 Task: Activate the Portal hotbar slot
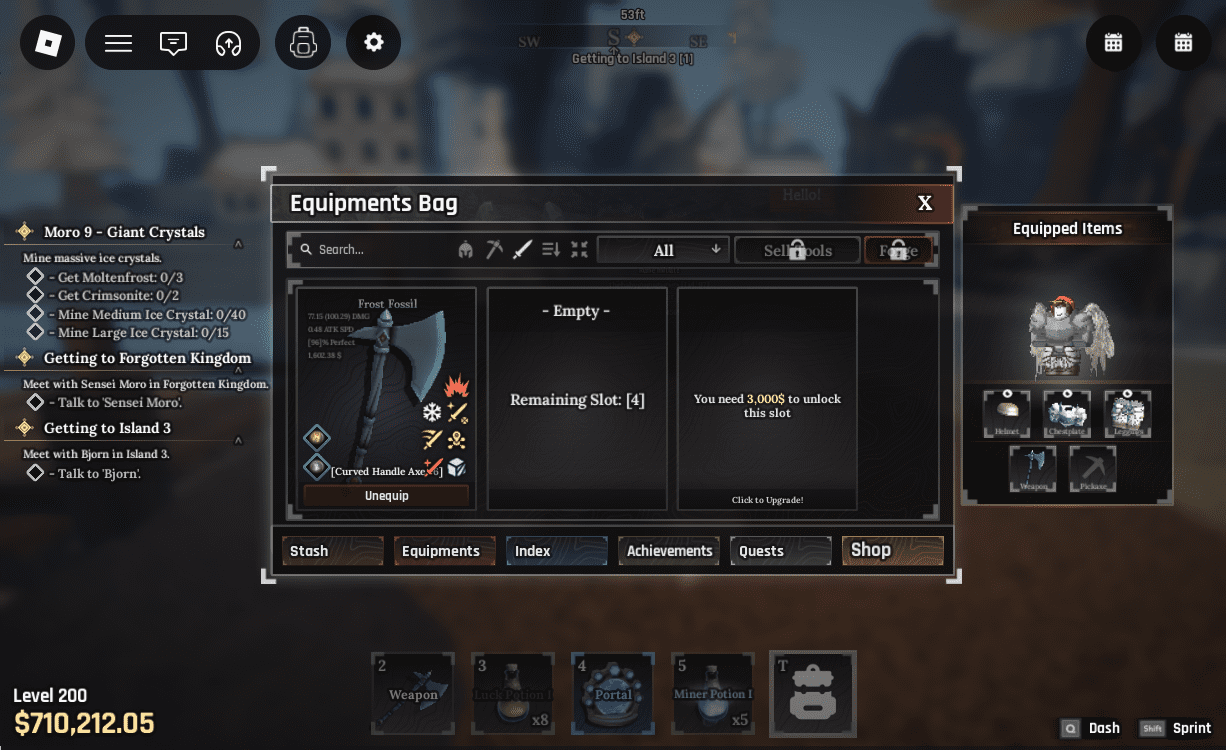pyautogui.click(x=613, y=694)
